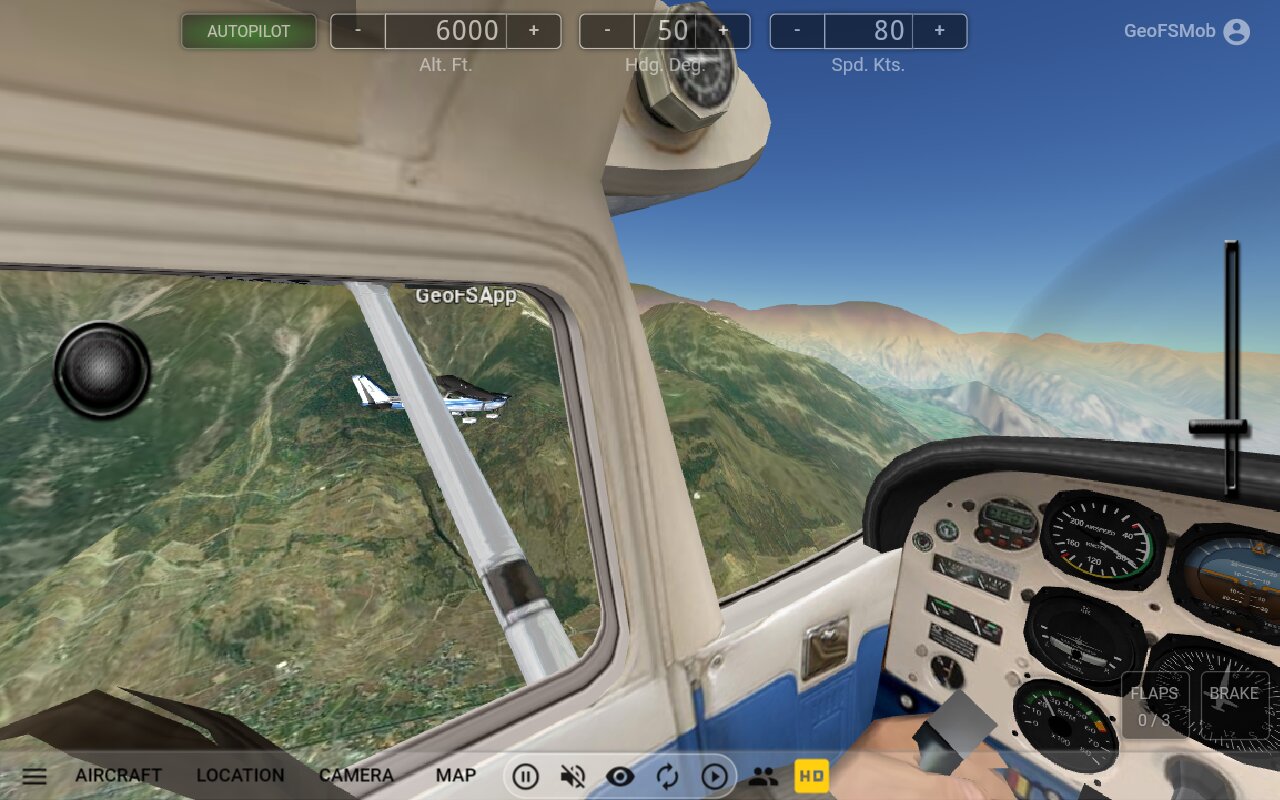Start flight recording with the play icon
Image resolution: width=1280 pixels, height=800 pixels.
[x=716, y=775]
